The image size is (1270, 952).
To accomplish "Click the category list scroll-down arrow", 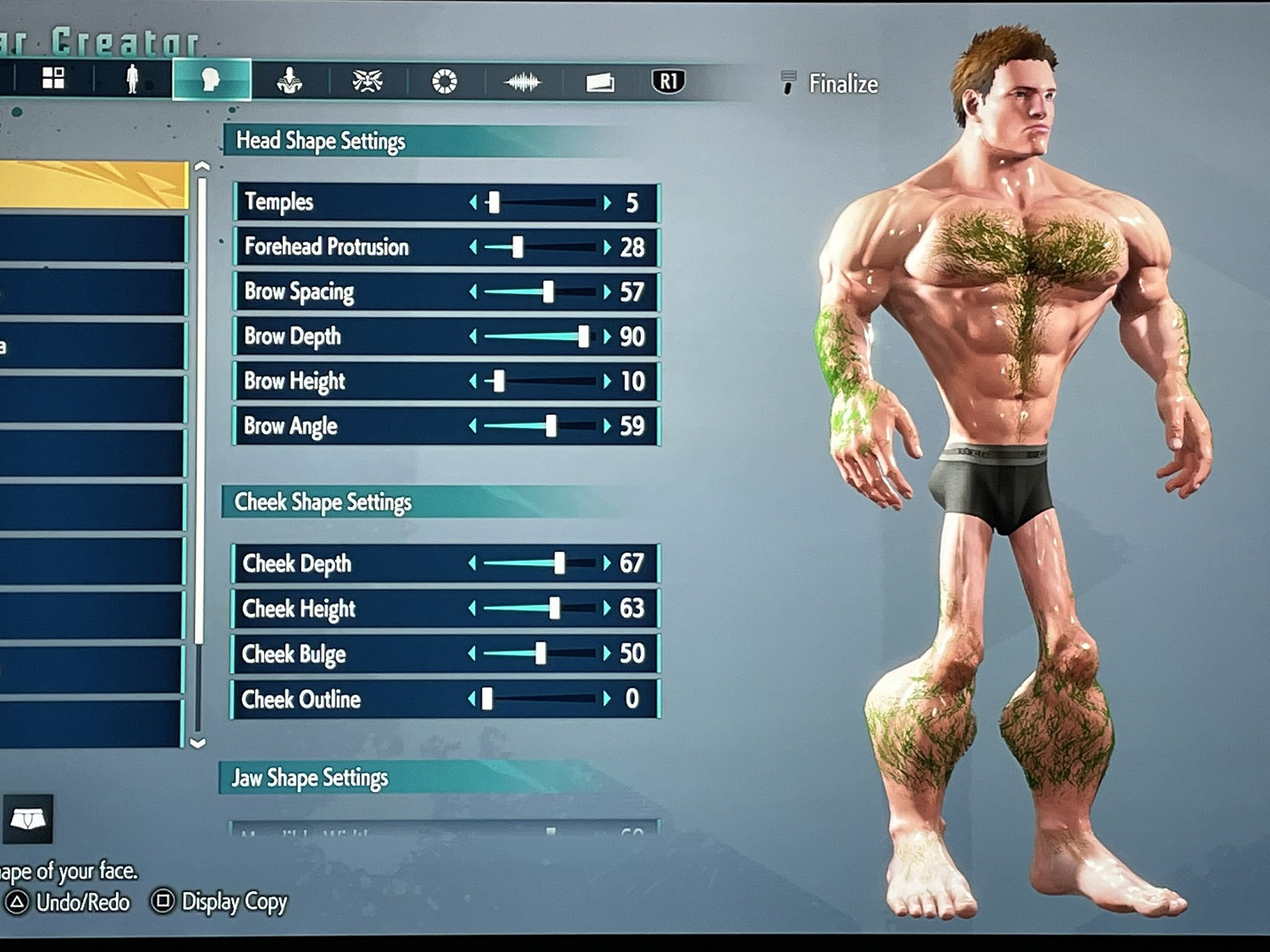I will (x=198, y=743).
